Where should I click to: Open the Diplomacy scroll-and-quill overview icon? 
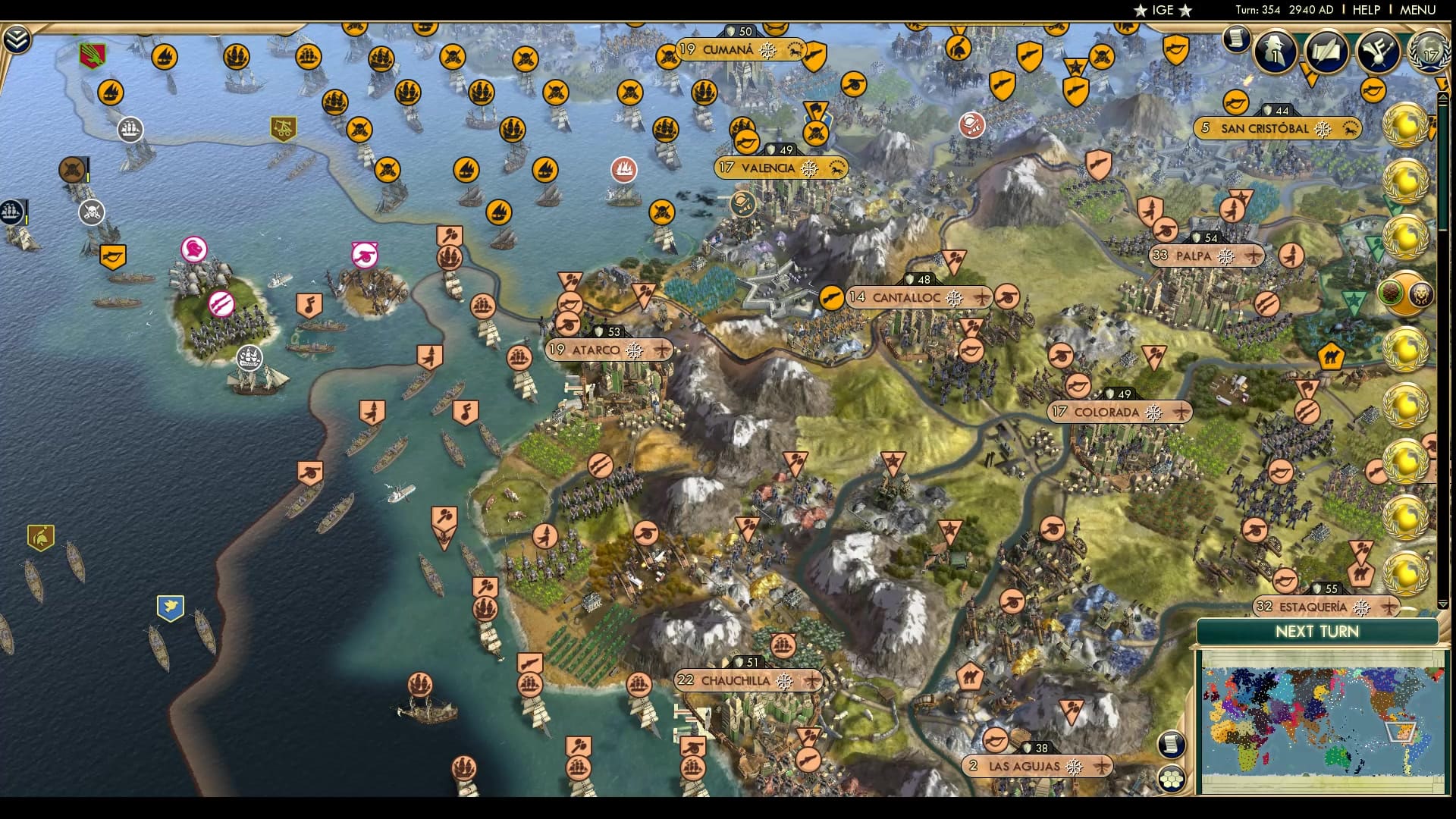1327,53
